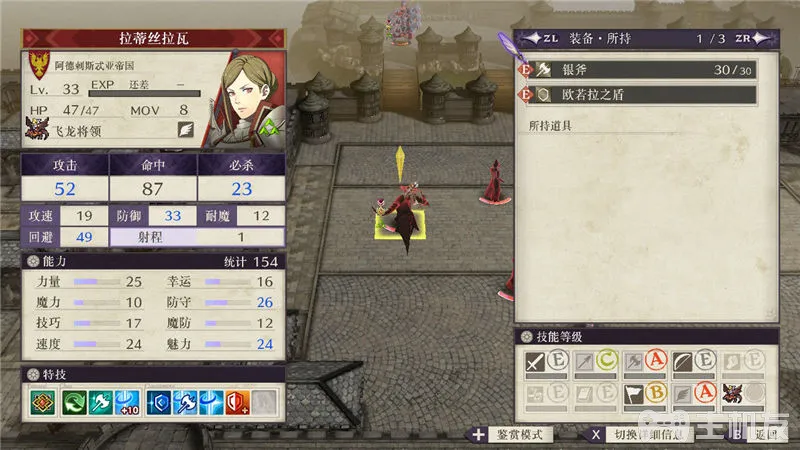Select the Silver Axe (银斧) row

pos(640,70)
